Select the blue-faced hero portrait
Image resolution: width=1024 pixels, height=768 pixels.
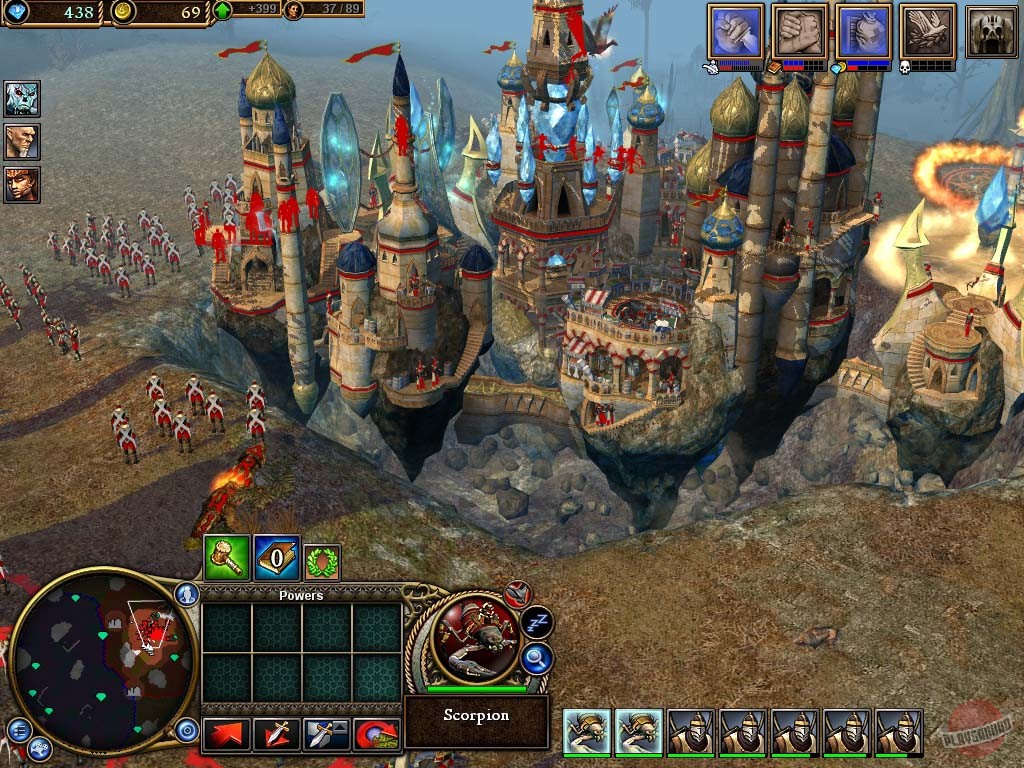(x=22, y=98)
